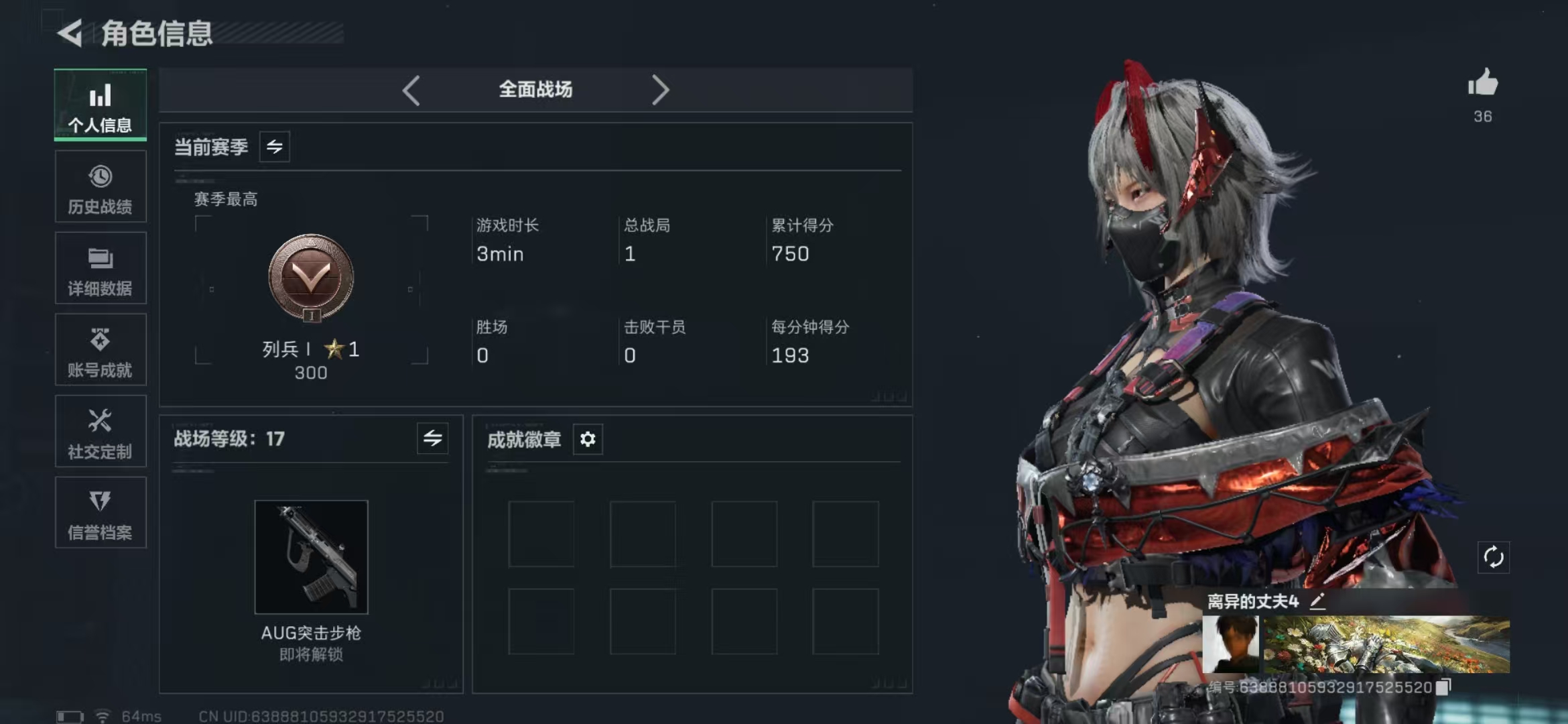The width and height of the screenshot is (1568, 724).
Task: Click the right arrow beside 全面战场
Action: click(x=660, y=90)
